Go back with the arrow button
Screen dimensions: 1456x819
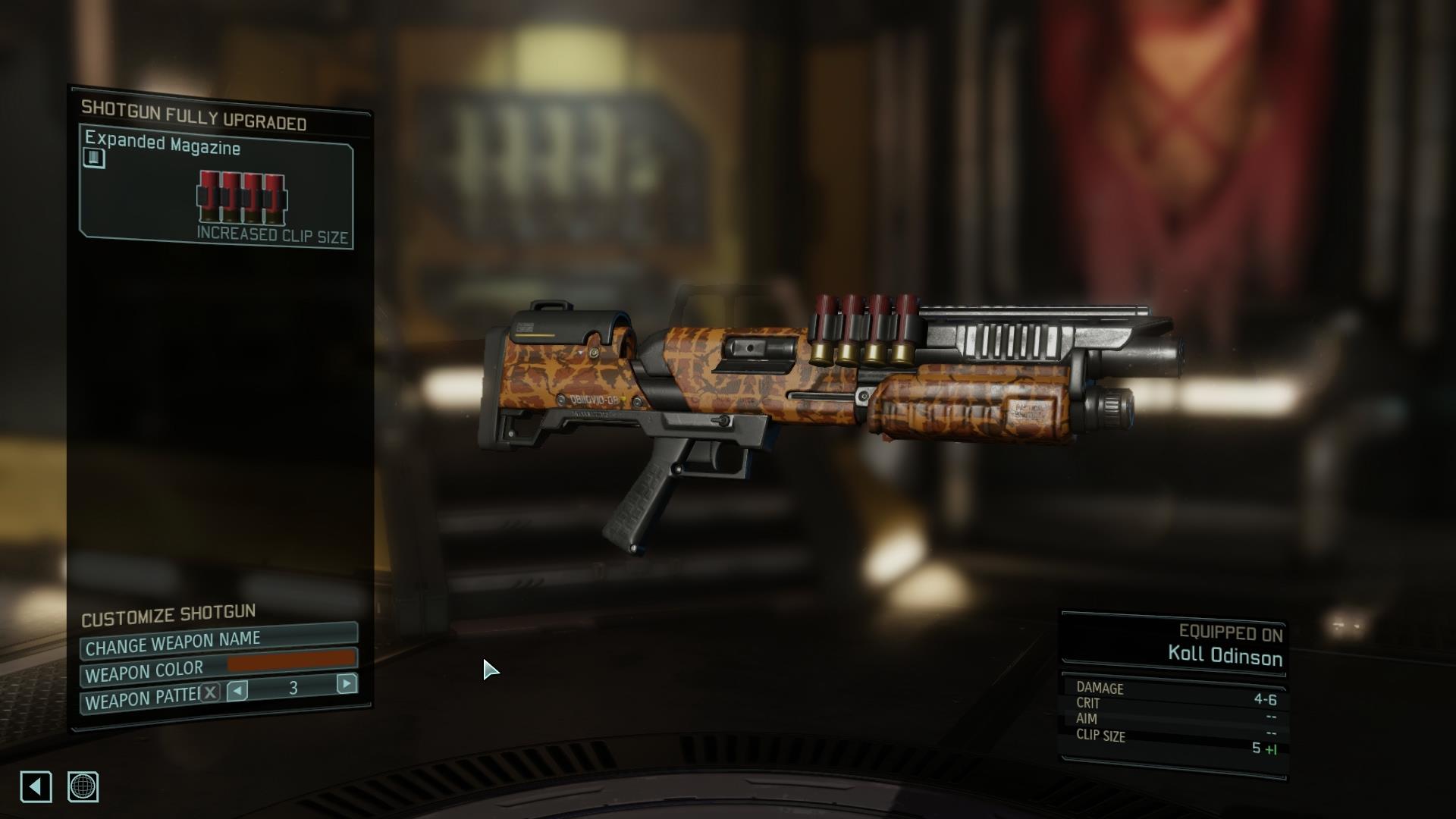coord(36,786)
